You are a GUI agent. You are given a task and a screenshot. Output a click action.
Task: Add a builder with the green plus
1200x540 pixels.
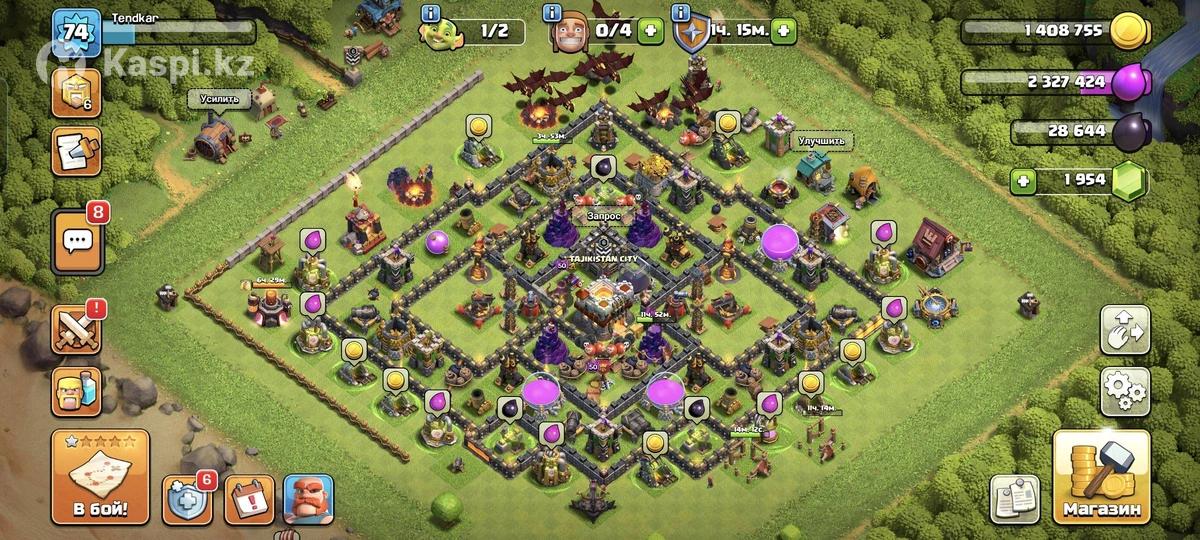[650, 31]
